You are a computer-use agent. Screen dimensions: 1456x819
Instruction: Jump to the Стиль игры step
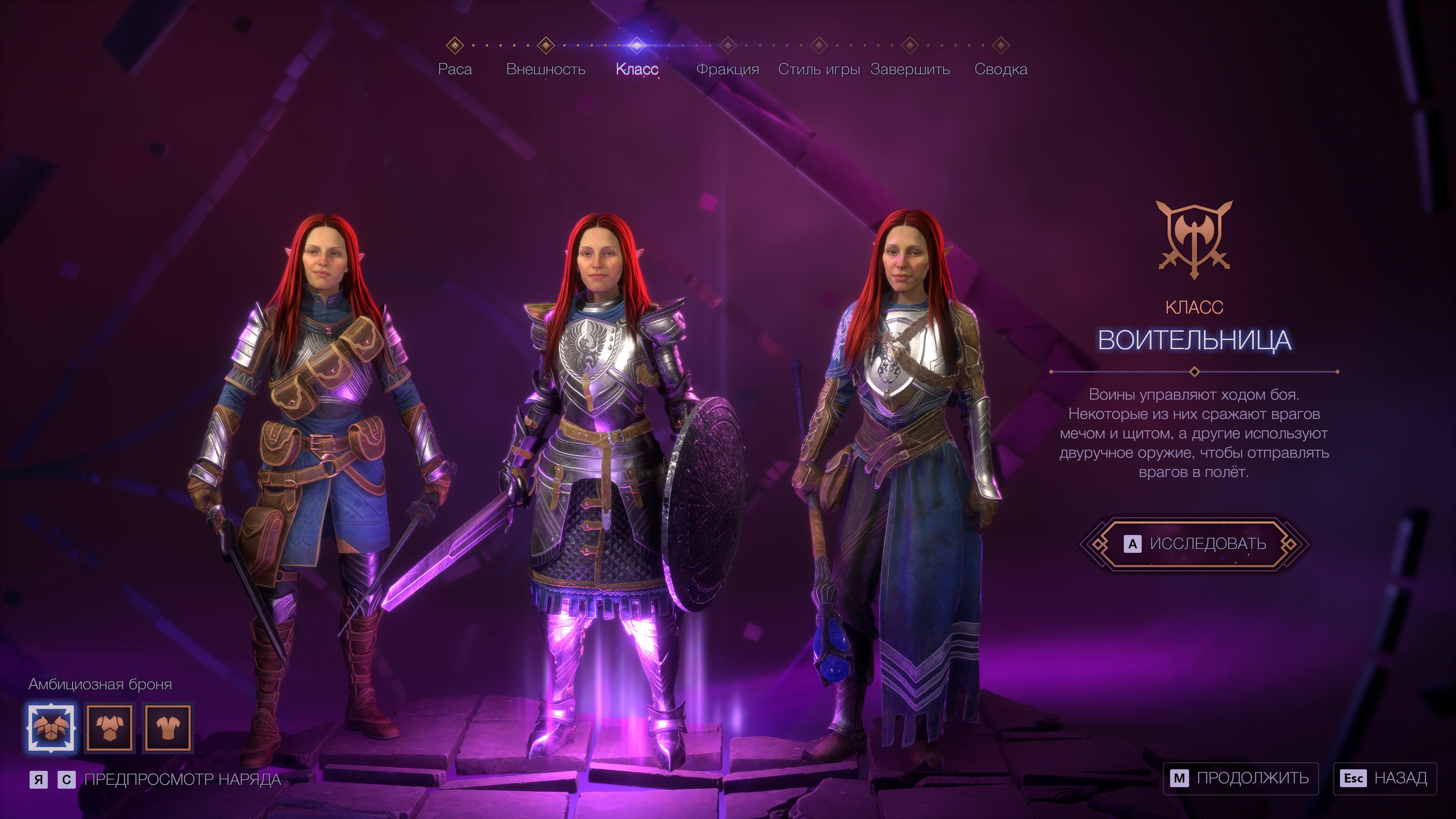(x=818, y=69)
